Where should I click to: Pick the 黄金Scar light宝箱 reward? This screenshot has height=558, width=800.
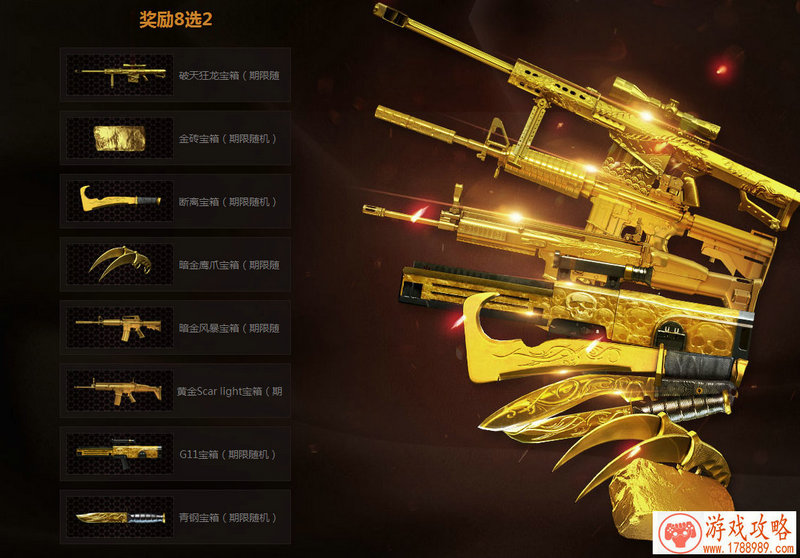[175, 391]
